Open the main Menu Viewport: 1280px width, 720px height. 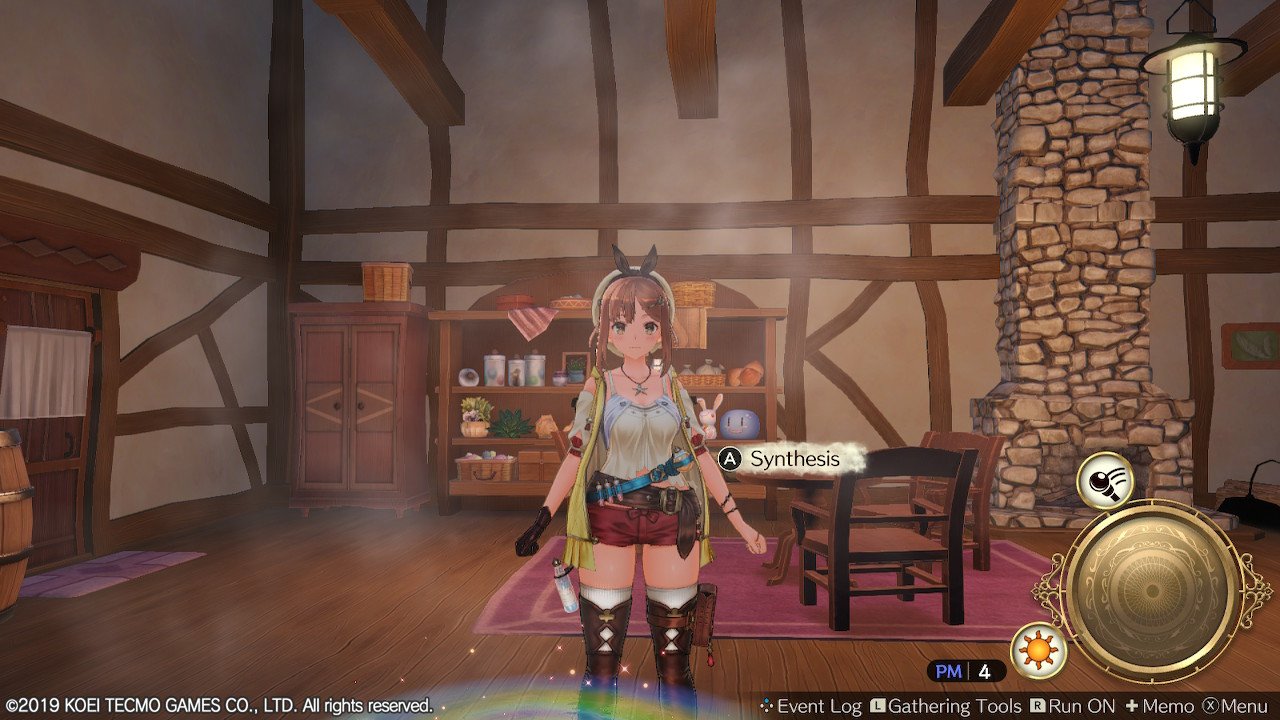(1234, 706)
